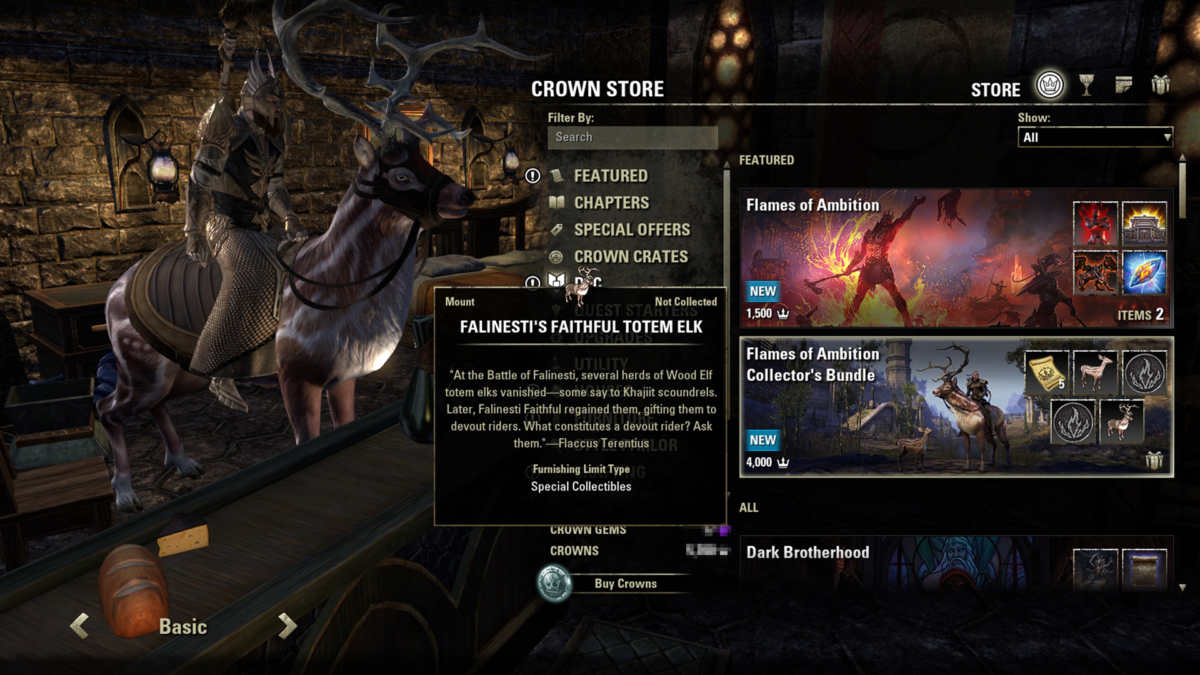The height and width of the screenshot is (675, 1200).
Task: Browse the Special Offers category
Action: click(631, 230)
